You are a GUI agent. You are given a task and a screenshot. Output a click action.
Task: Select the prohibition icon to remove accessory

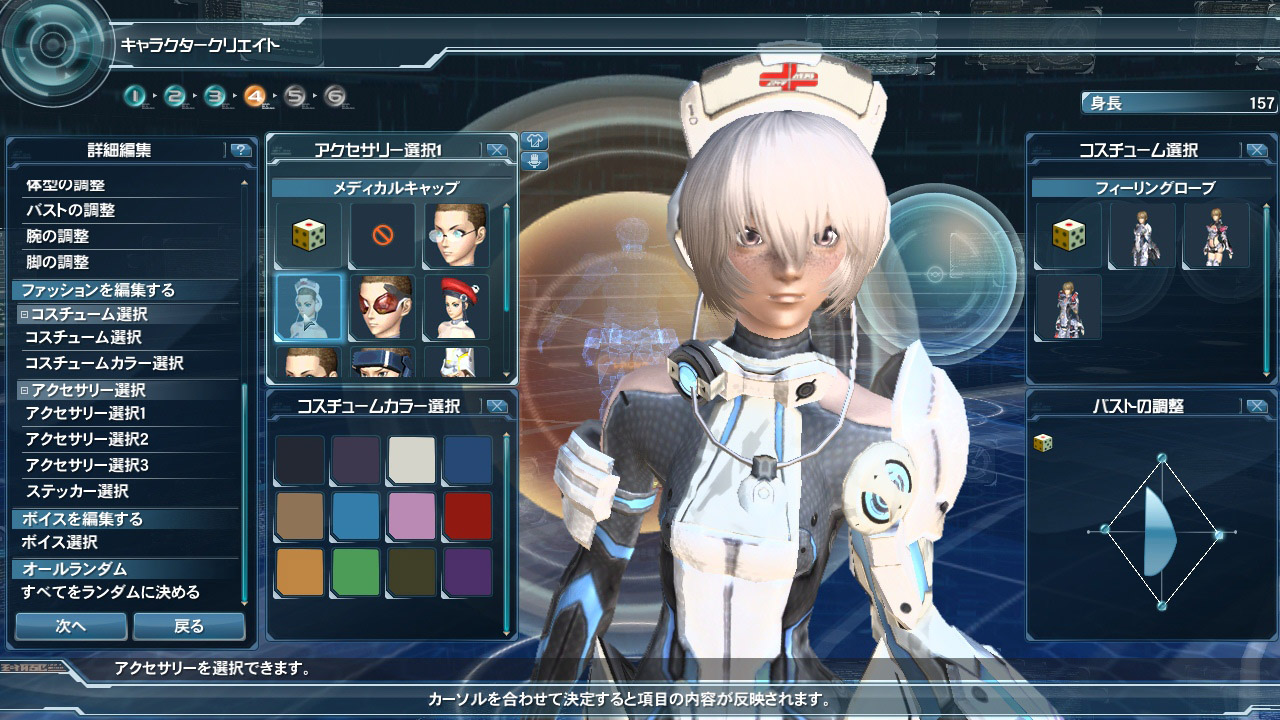coord(382,236)
